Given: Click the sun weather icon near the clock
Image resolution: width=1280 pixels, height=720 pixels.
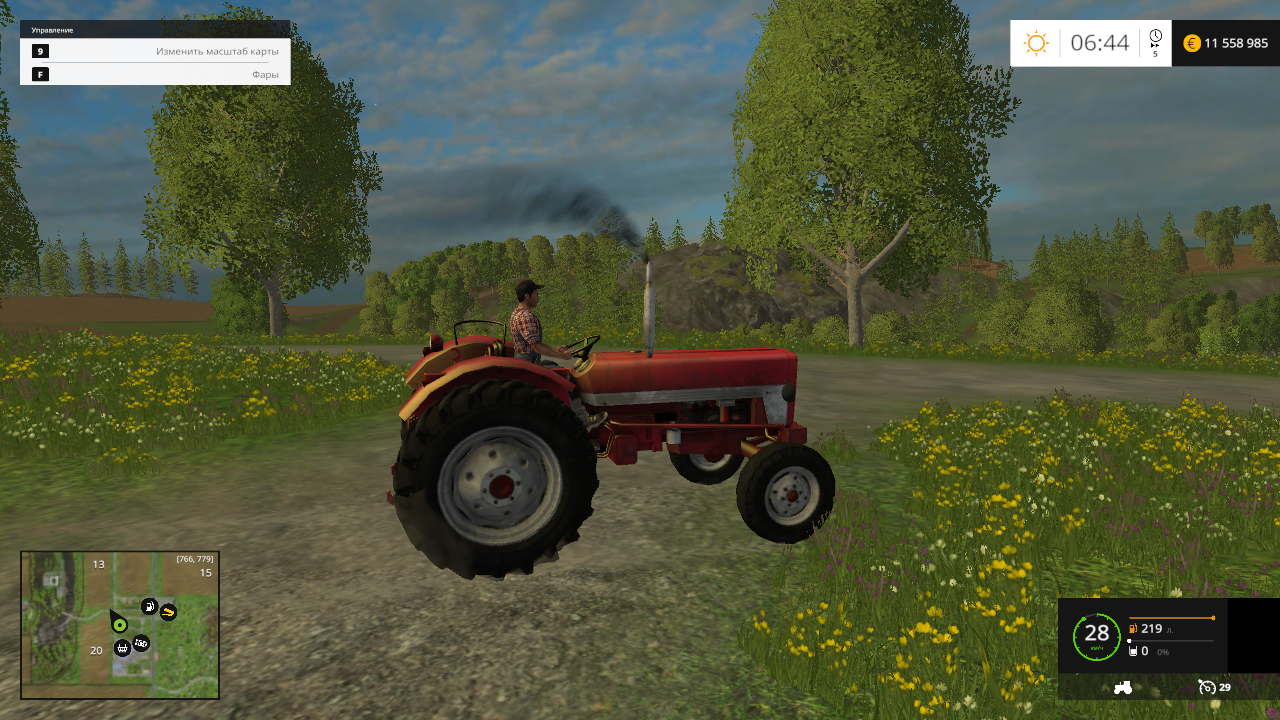Looking at the screenshot, I should click(x=1036, y=43).
